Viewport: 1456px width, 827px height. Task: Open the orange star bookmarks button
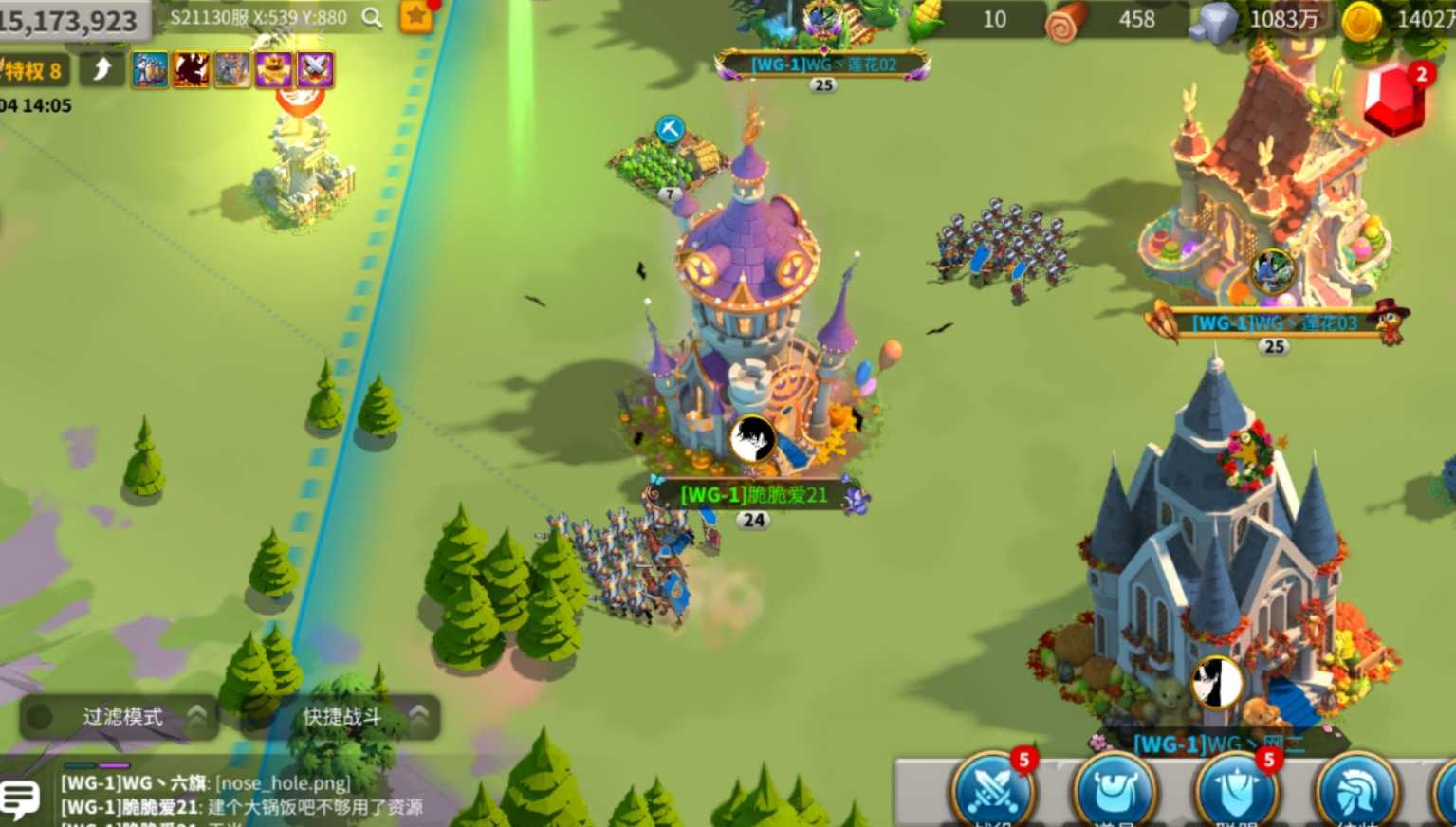(x=415, y=16)
